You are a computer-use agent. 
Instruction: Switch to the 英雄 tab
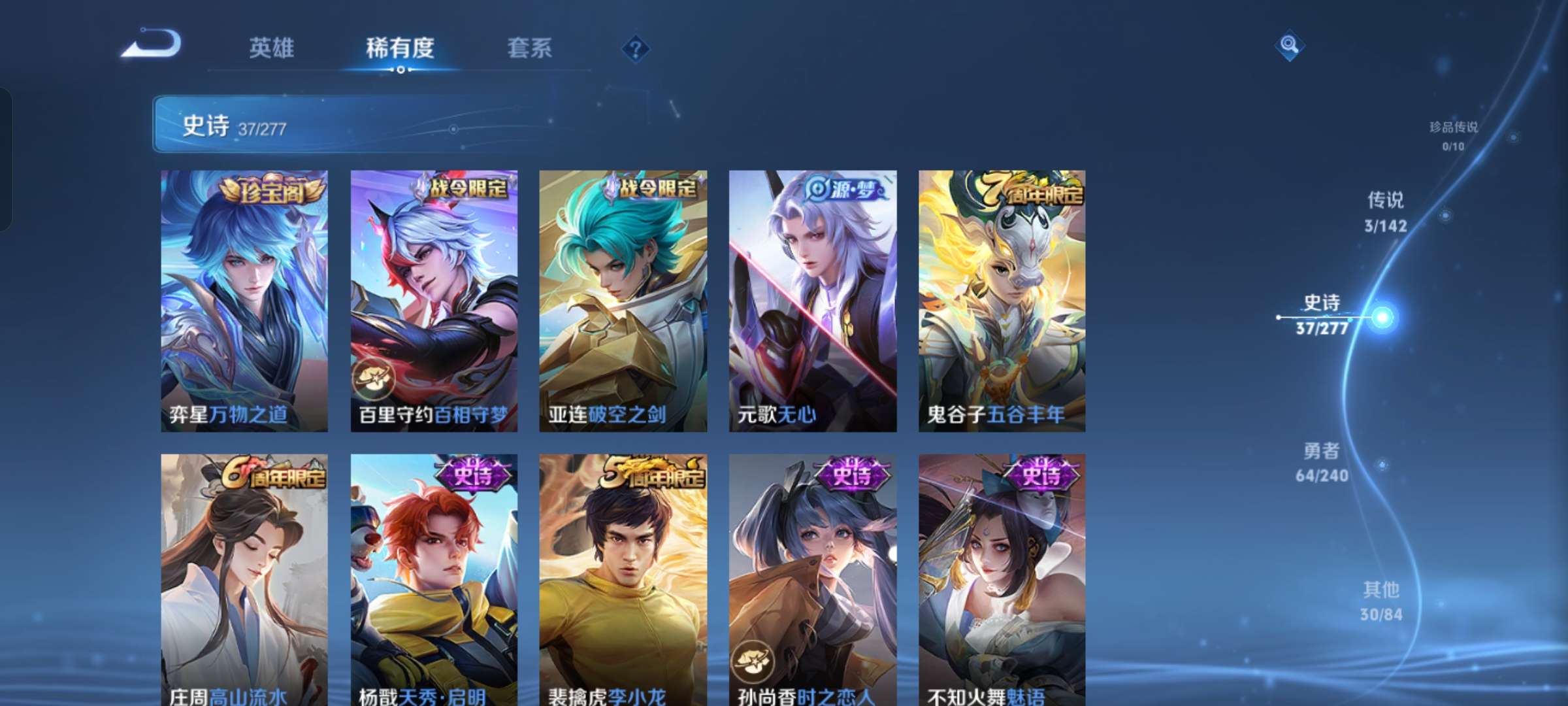(x=272, y=47)
